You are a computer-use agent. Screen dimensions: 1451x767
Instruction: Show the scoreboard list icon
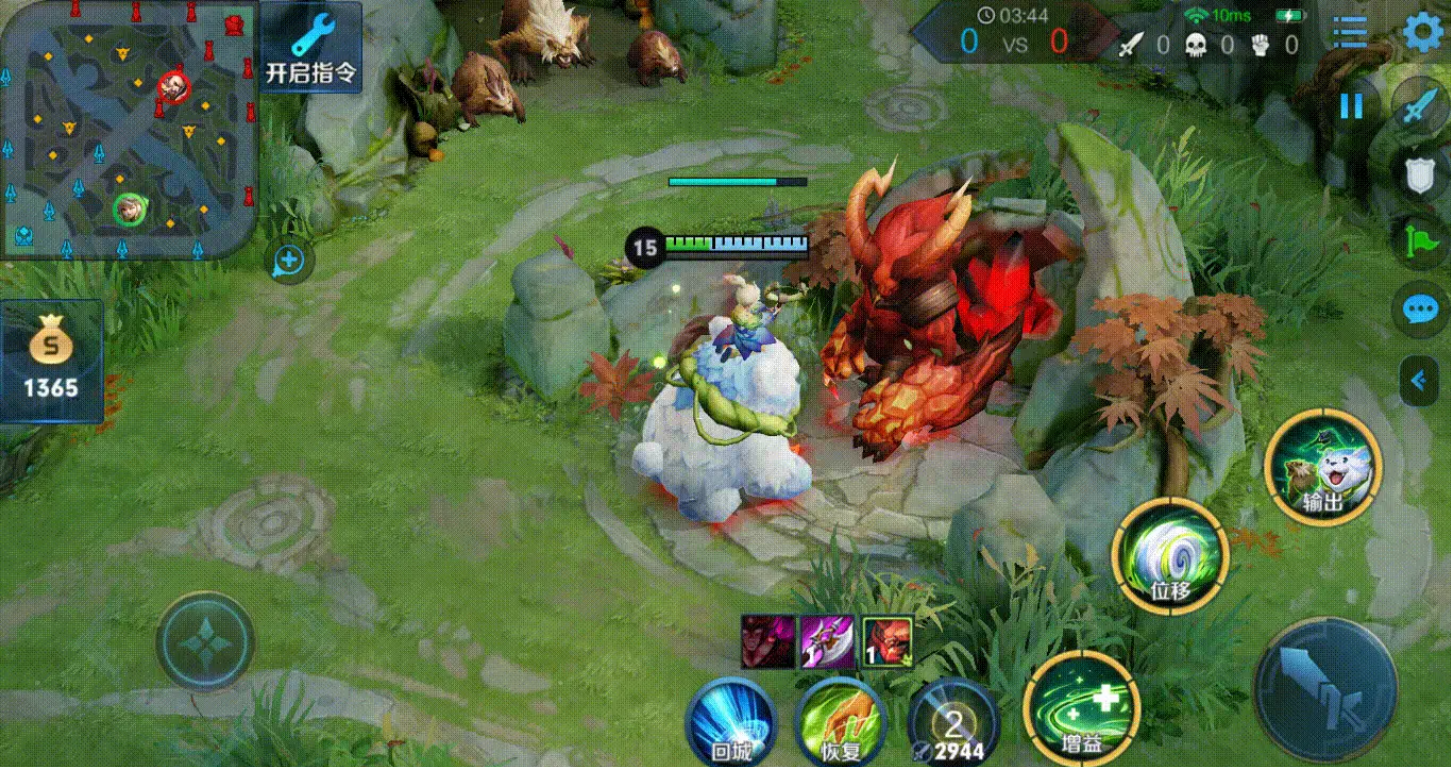tap(1350, 33)
